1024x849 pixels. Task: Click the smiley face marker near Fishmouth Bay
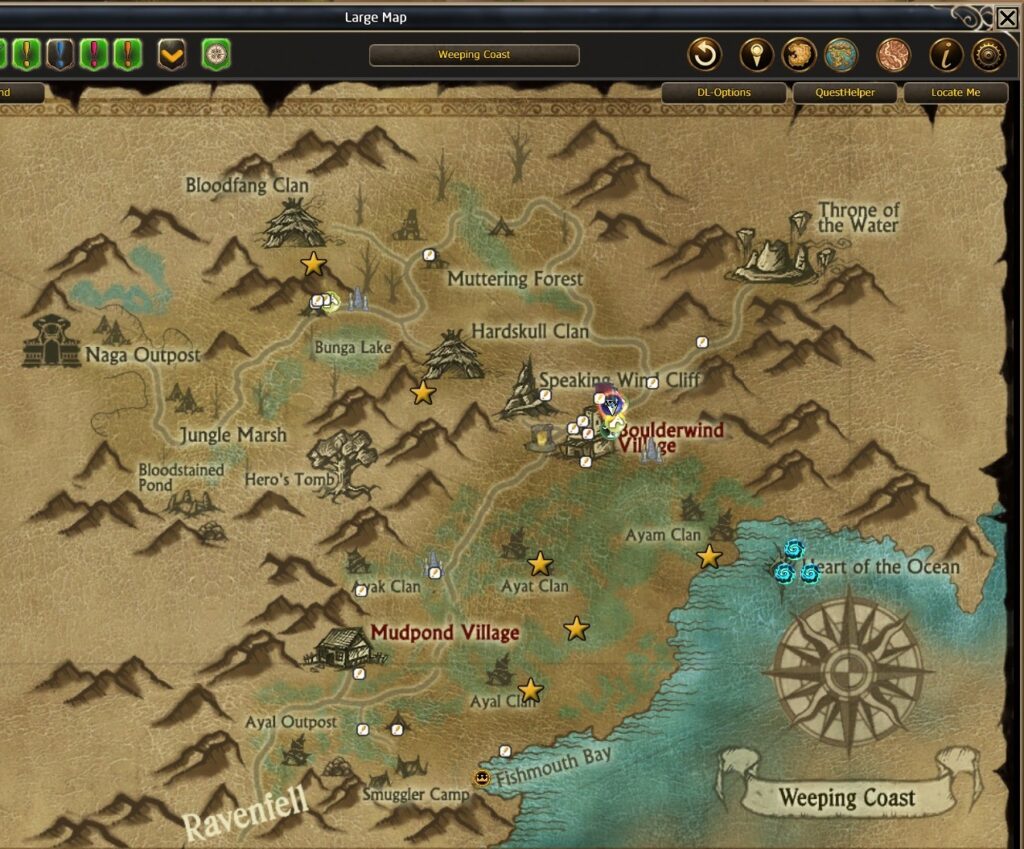coord(482,778)
